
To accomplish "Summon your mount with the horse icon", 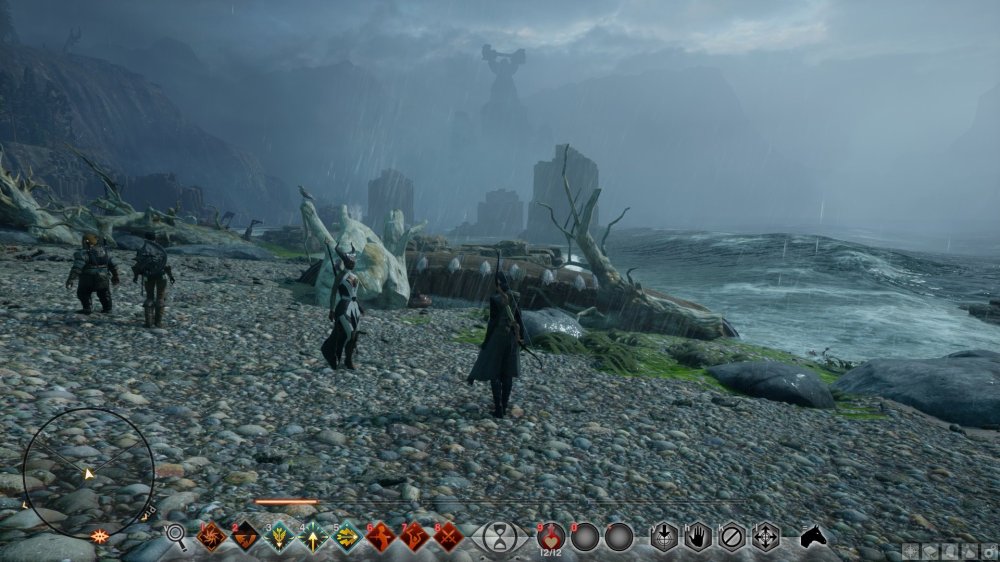I will tap(814, 537).
